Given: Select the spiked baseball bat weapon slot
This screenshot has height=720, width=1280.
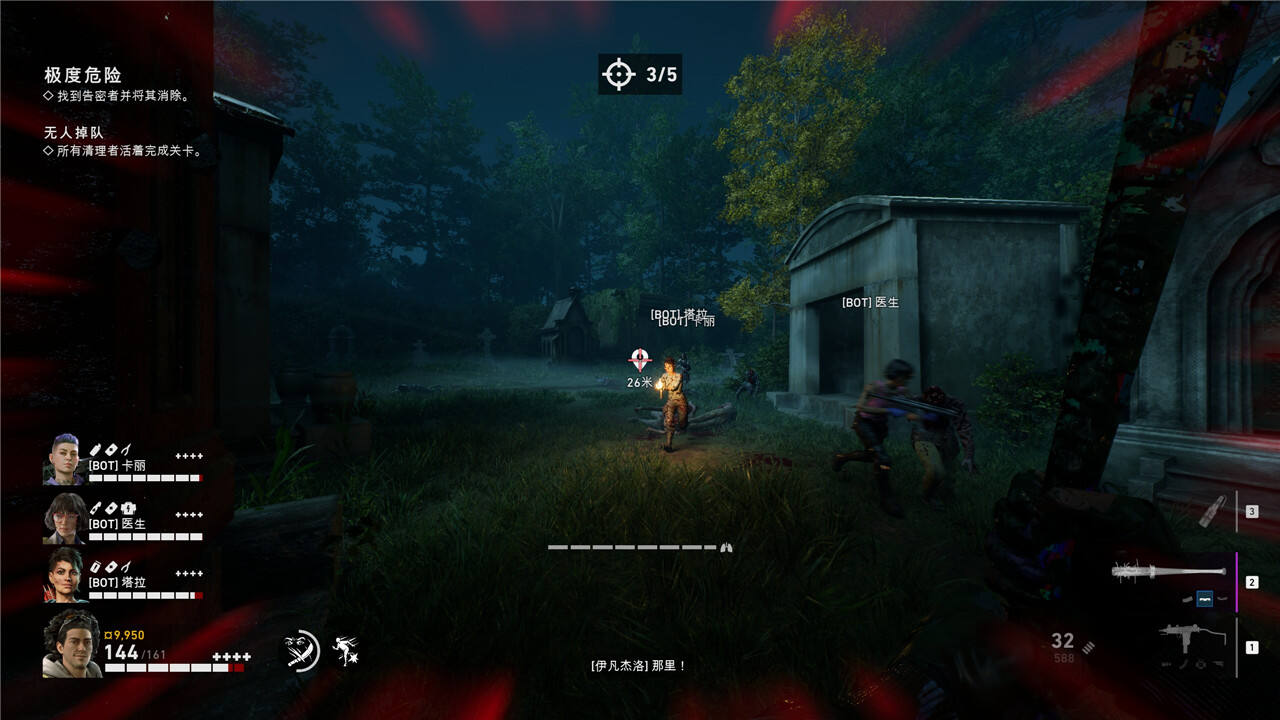Looking at the screenshot, I should (x=1160, y=573).
